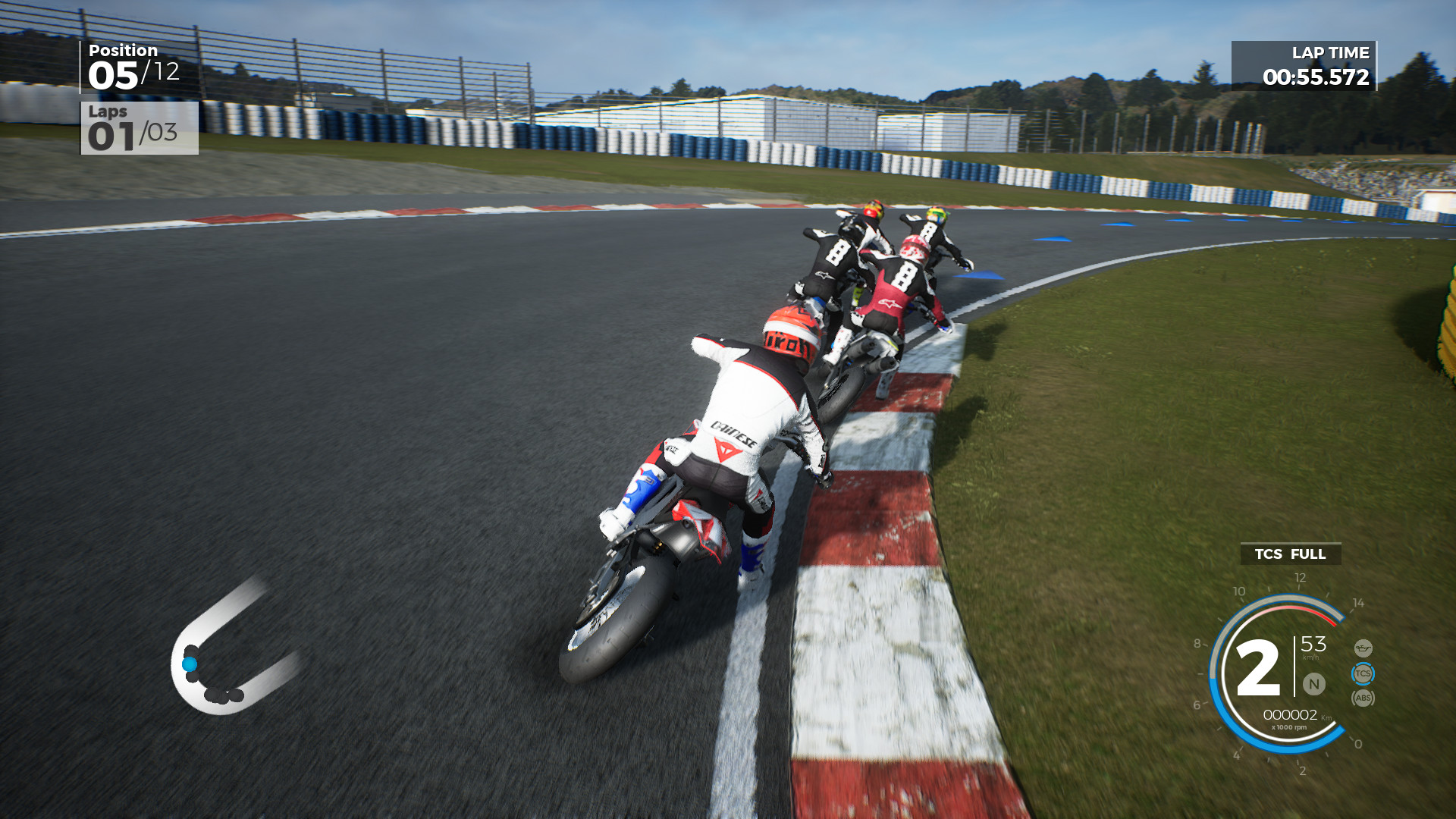Select the x1000 rpm label under the odometer
The width and height of the screenshot is (1456, 819).
(x=1290, y=726)
